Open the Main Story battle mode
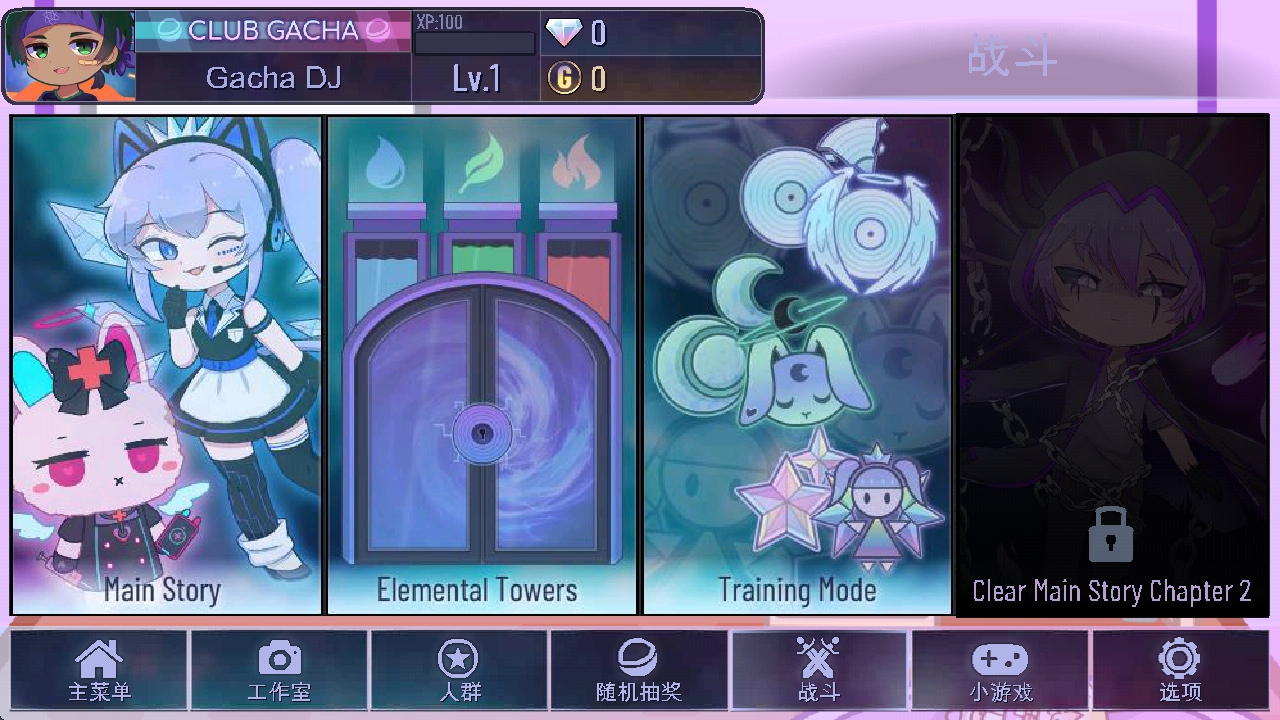 tap(167, 365)
